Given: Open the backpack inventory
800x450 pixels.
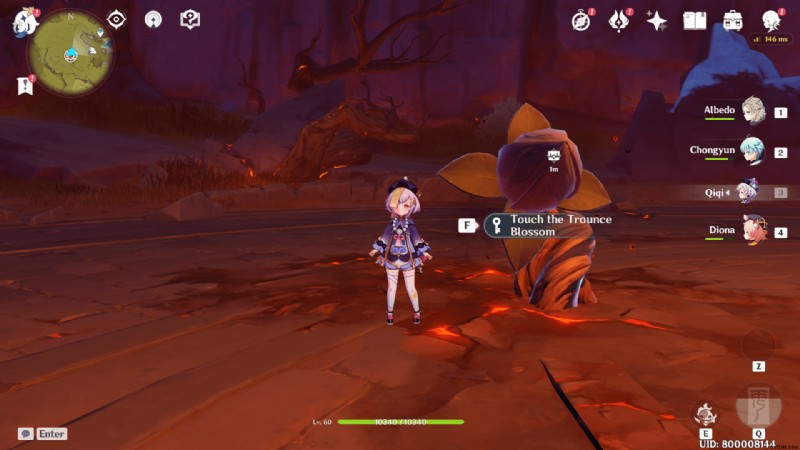Looking at the screenshot, I should point(733,20).
